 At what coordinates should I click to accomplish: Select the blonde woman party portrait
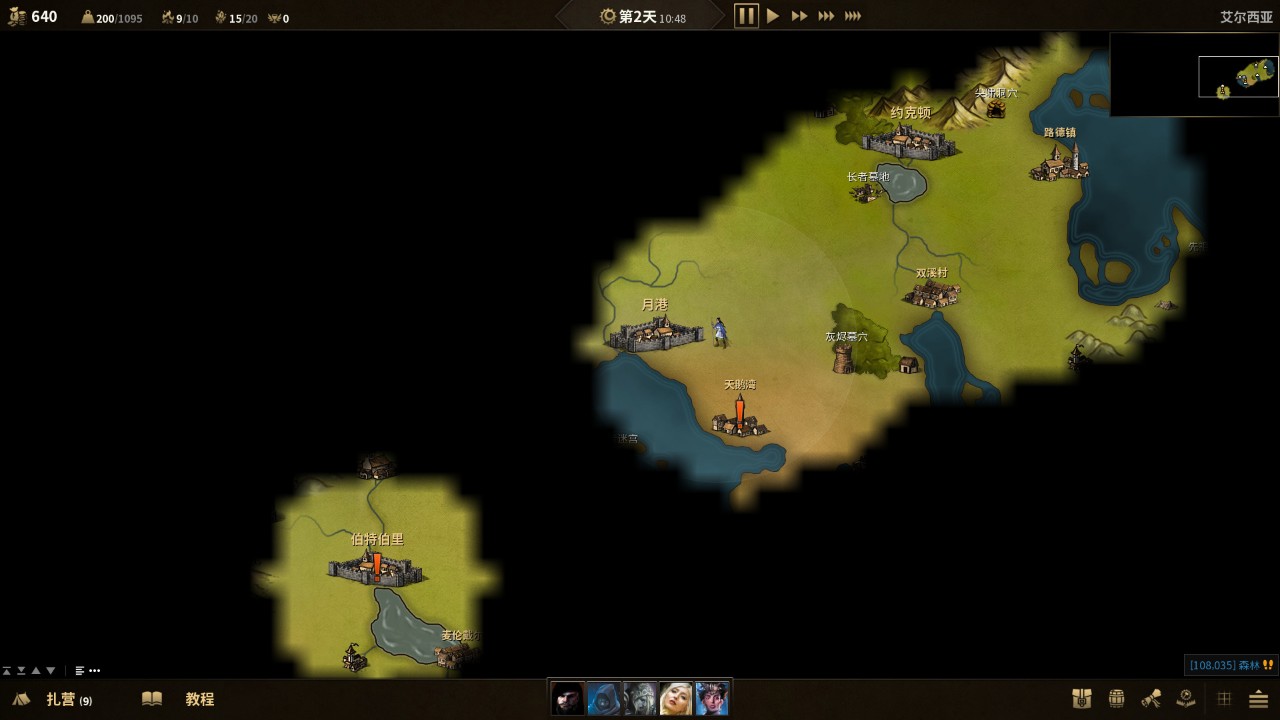[x=676, y=698]
